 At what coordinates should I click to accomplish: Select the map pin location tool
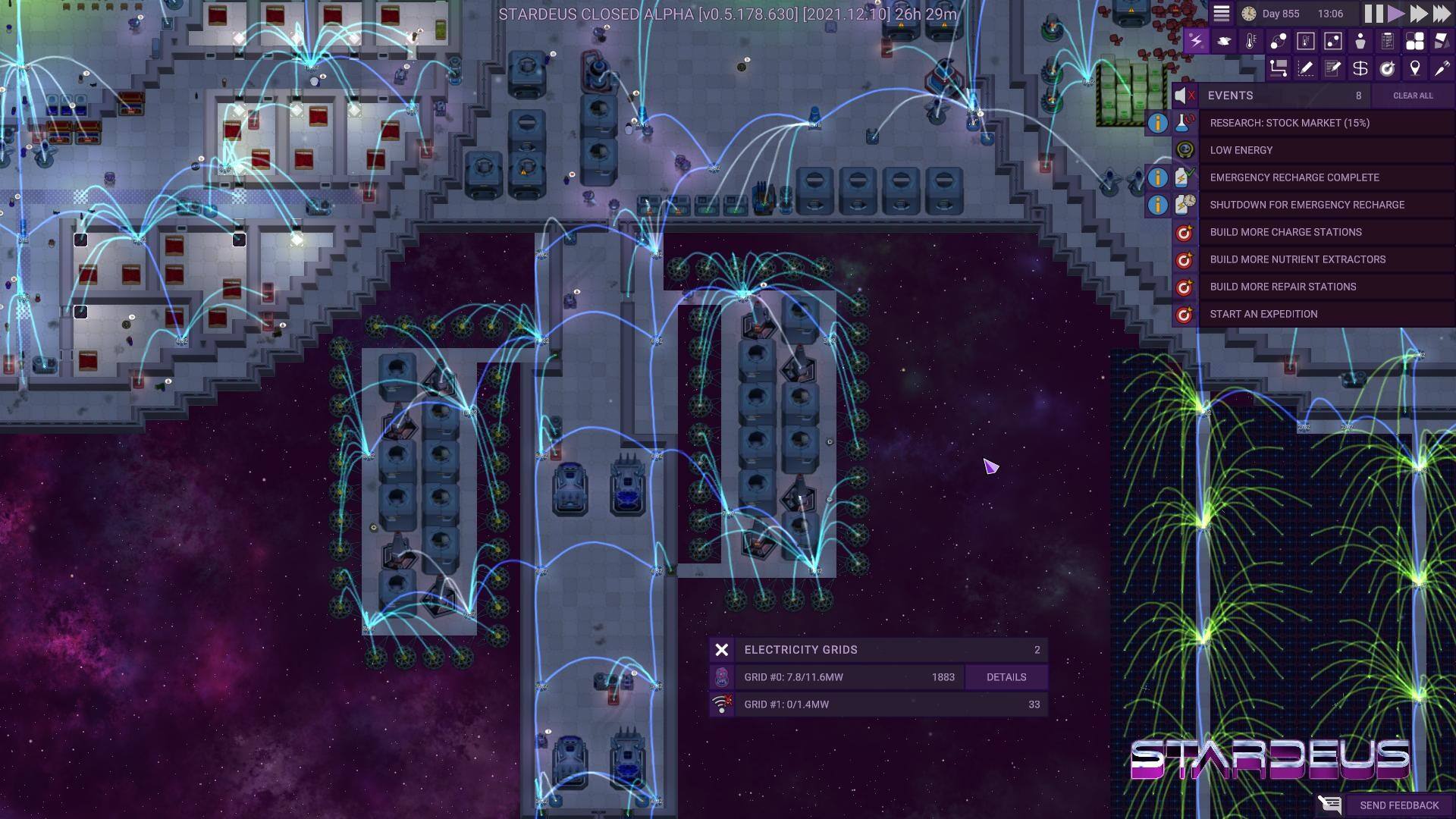pos(1414,69)
